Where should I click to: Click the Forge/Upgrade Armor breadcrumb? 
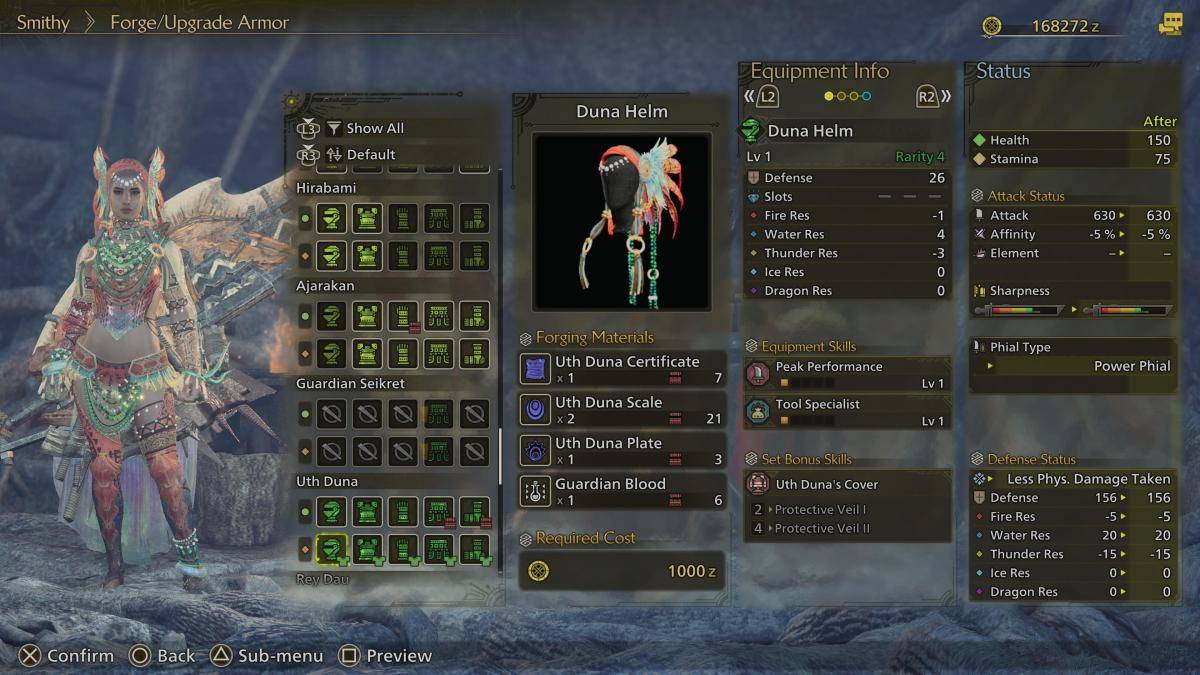199,22
